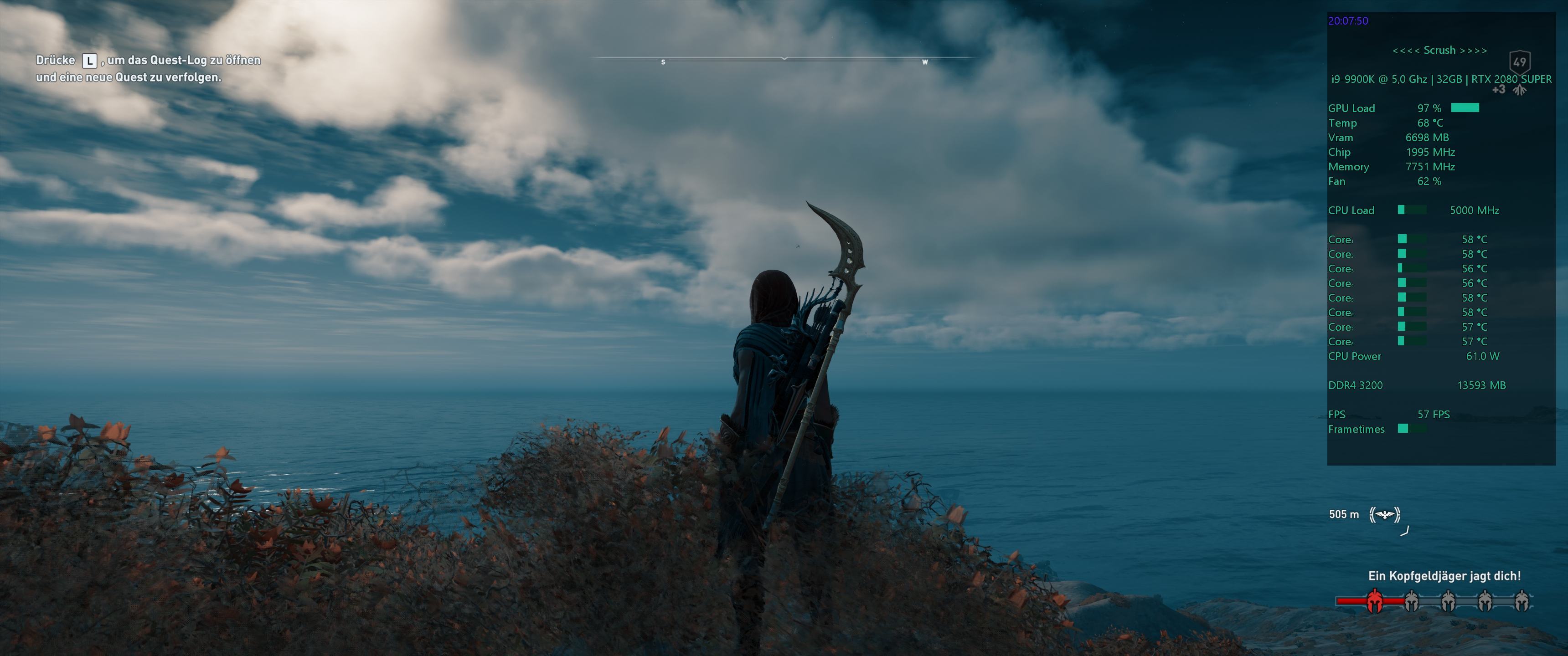Select the red bounty hunter helmet
This screenshot has width=1568, height=656.
[1374, 601]
